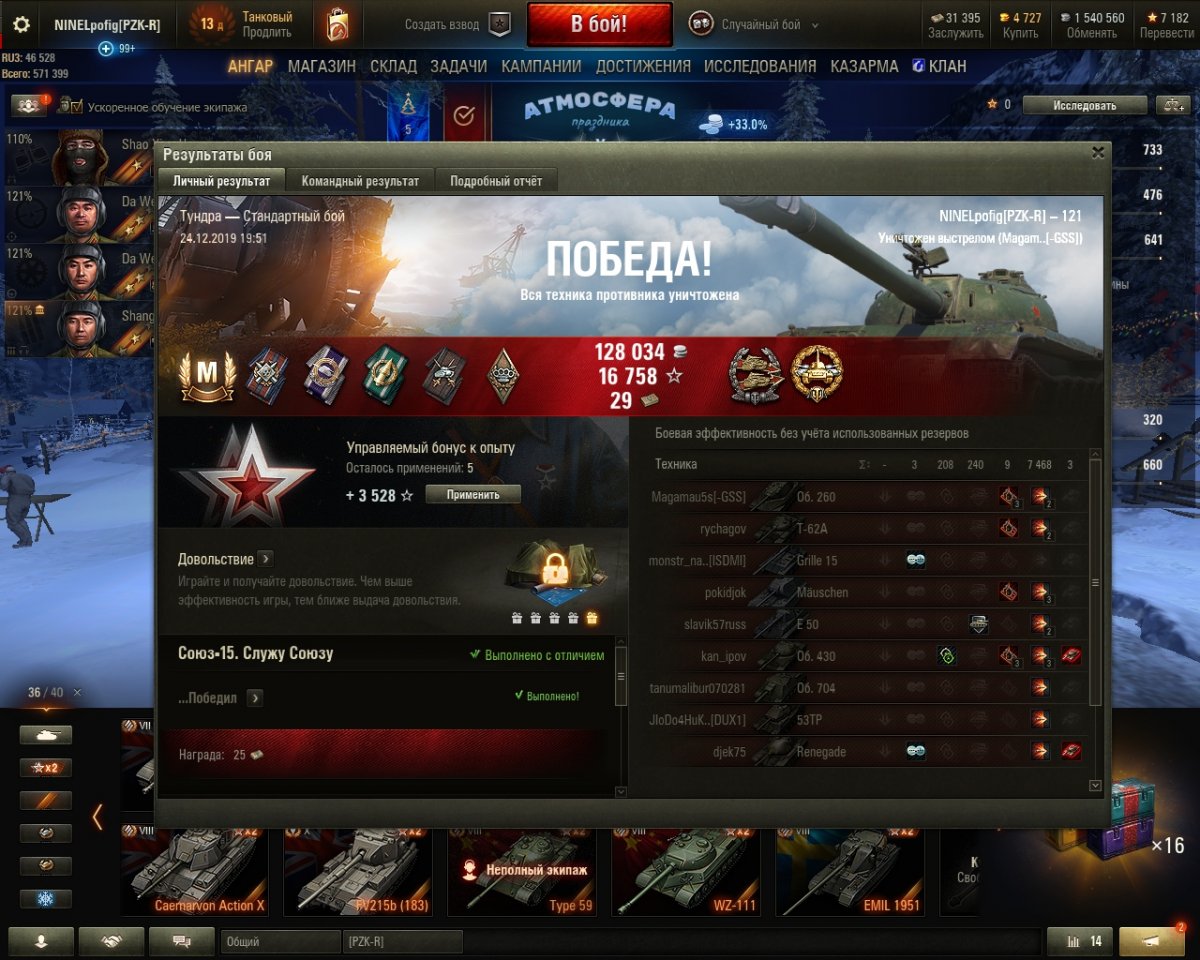Open the gear settings icon

click(21, 25)
